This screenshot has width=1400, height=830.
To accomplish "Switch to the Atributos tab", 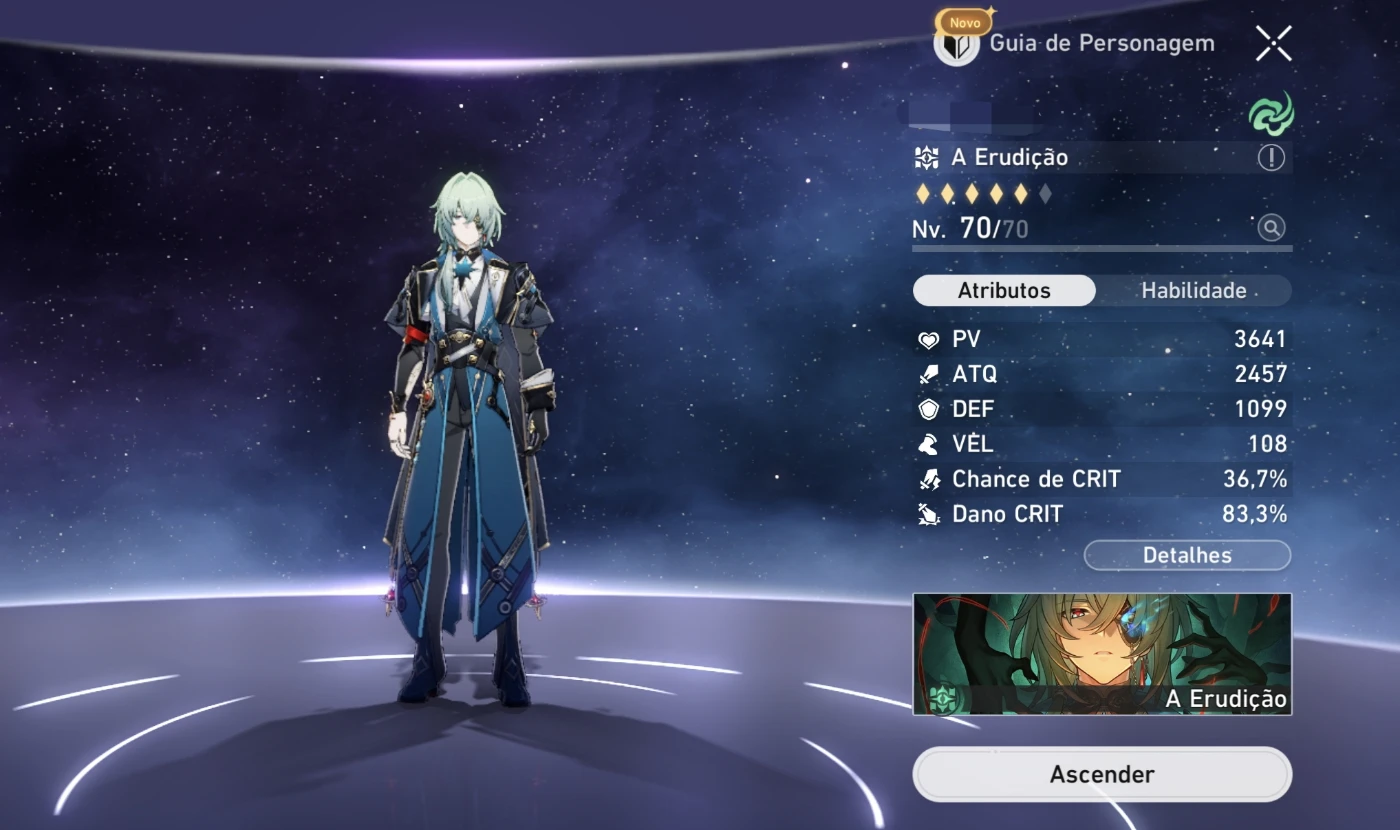I will (x=1004, y=291).
